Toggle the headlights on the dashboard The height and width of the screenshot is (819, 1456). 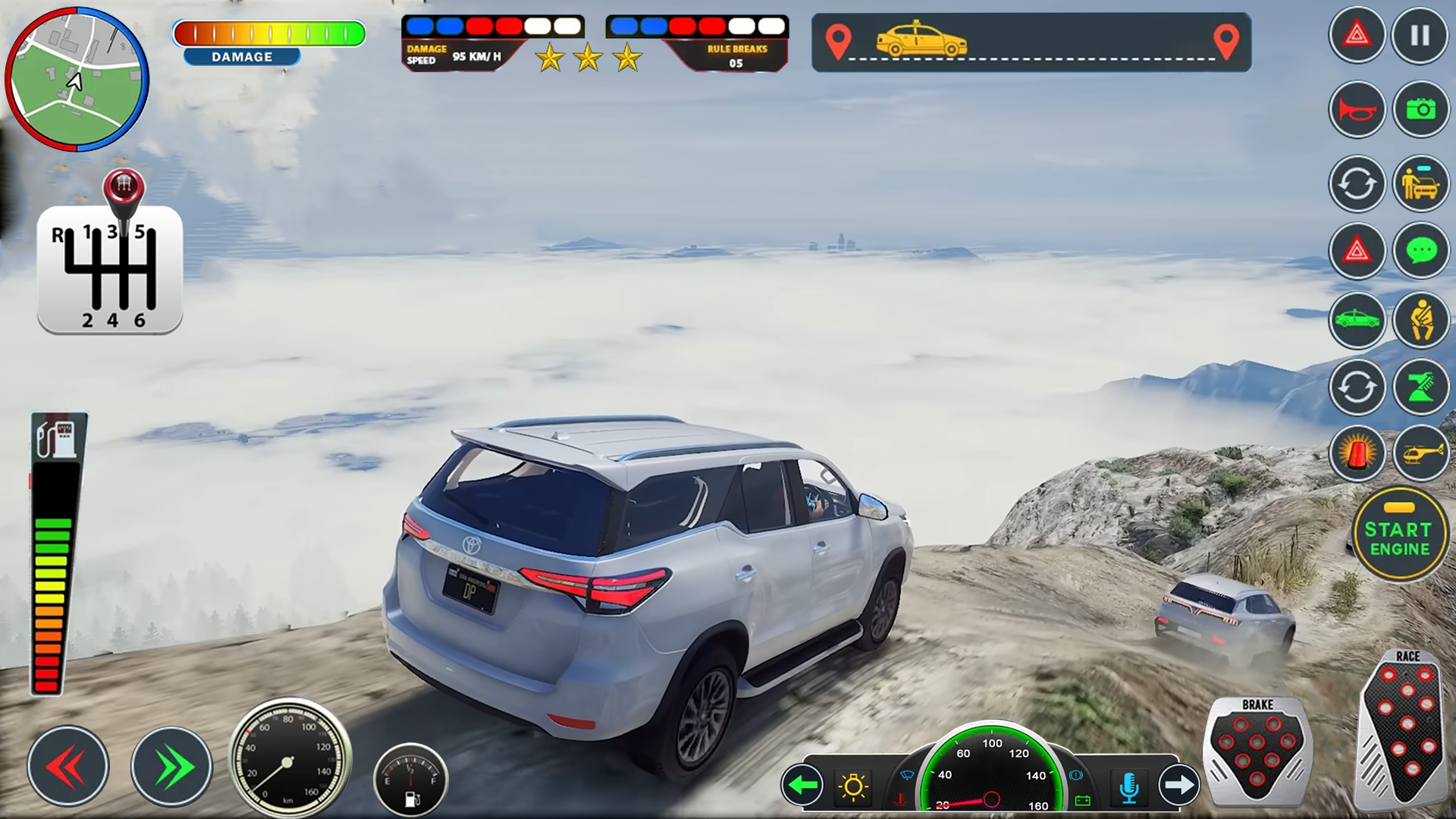pos(853,786)
